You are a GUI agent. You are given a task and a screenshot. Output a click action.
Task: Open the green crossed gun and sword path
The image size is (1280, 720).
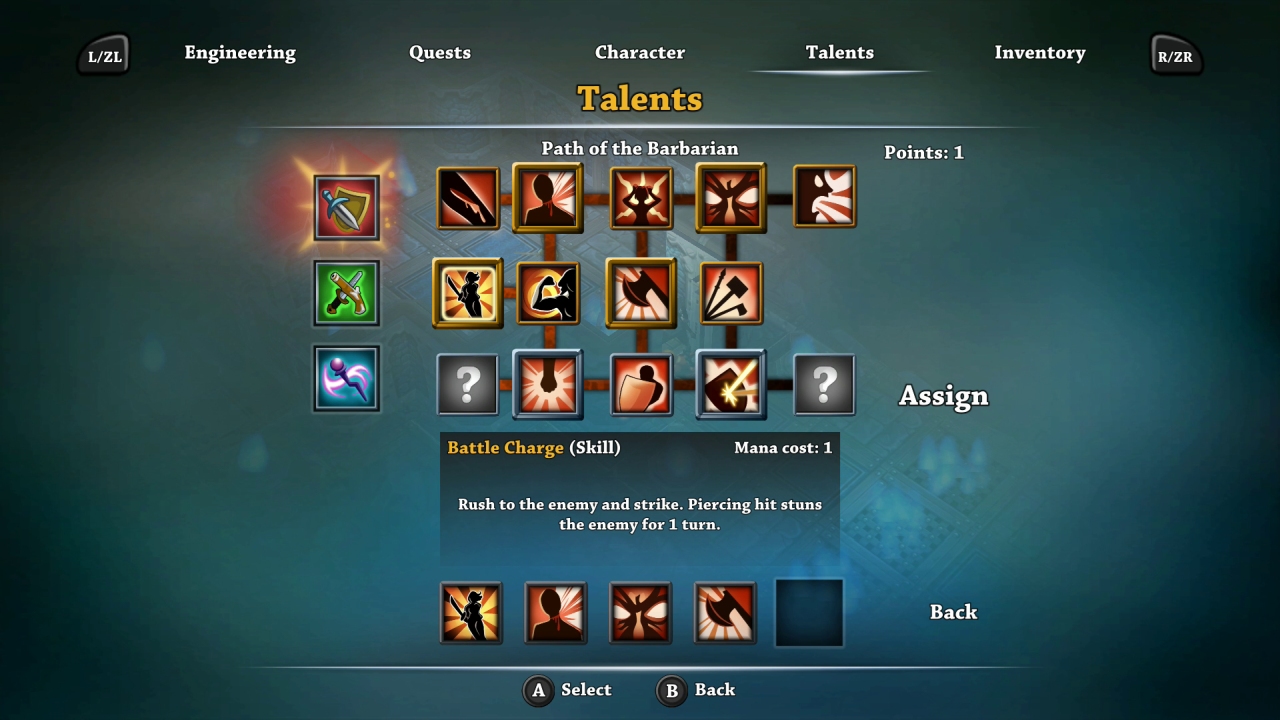tap(346, 294)
